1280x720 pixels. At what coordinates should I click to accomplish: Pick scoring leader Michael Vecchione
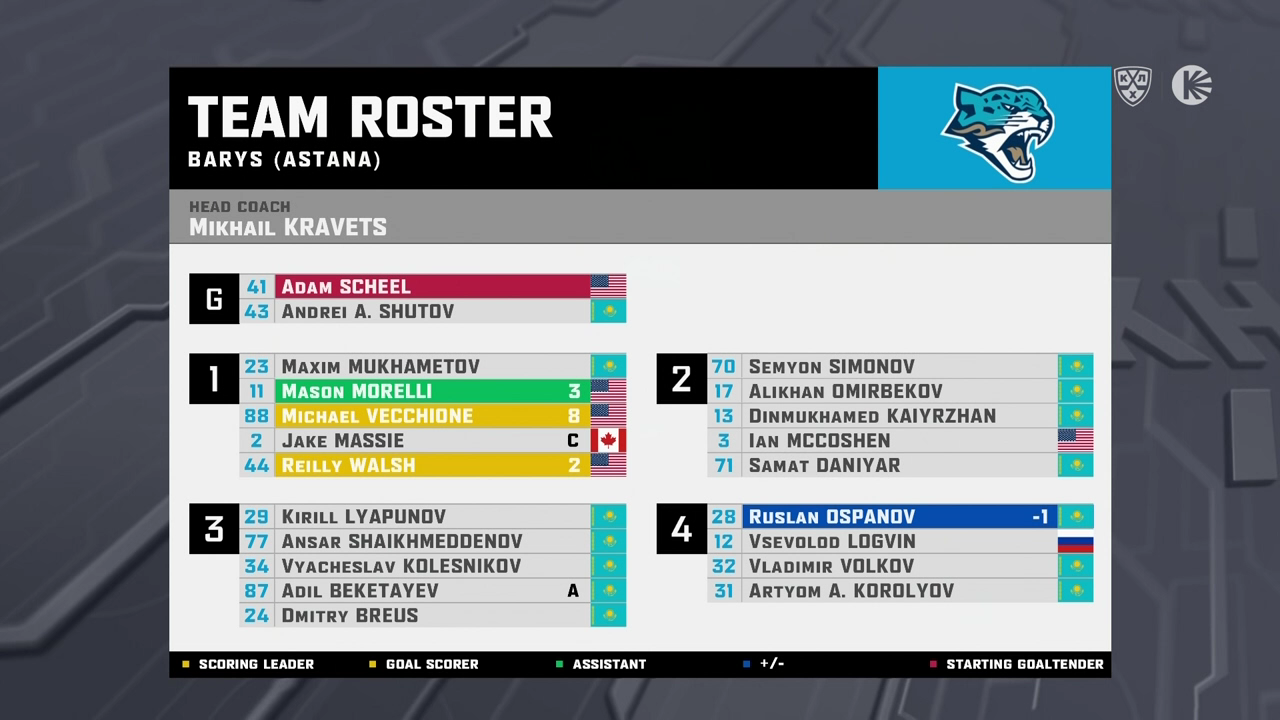click(x=432, y=416)
